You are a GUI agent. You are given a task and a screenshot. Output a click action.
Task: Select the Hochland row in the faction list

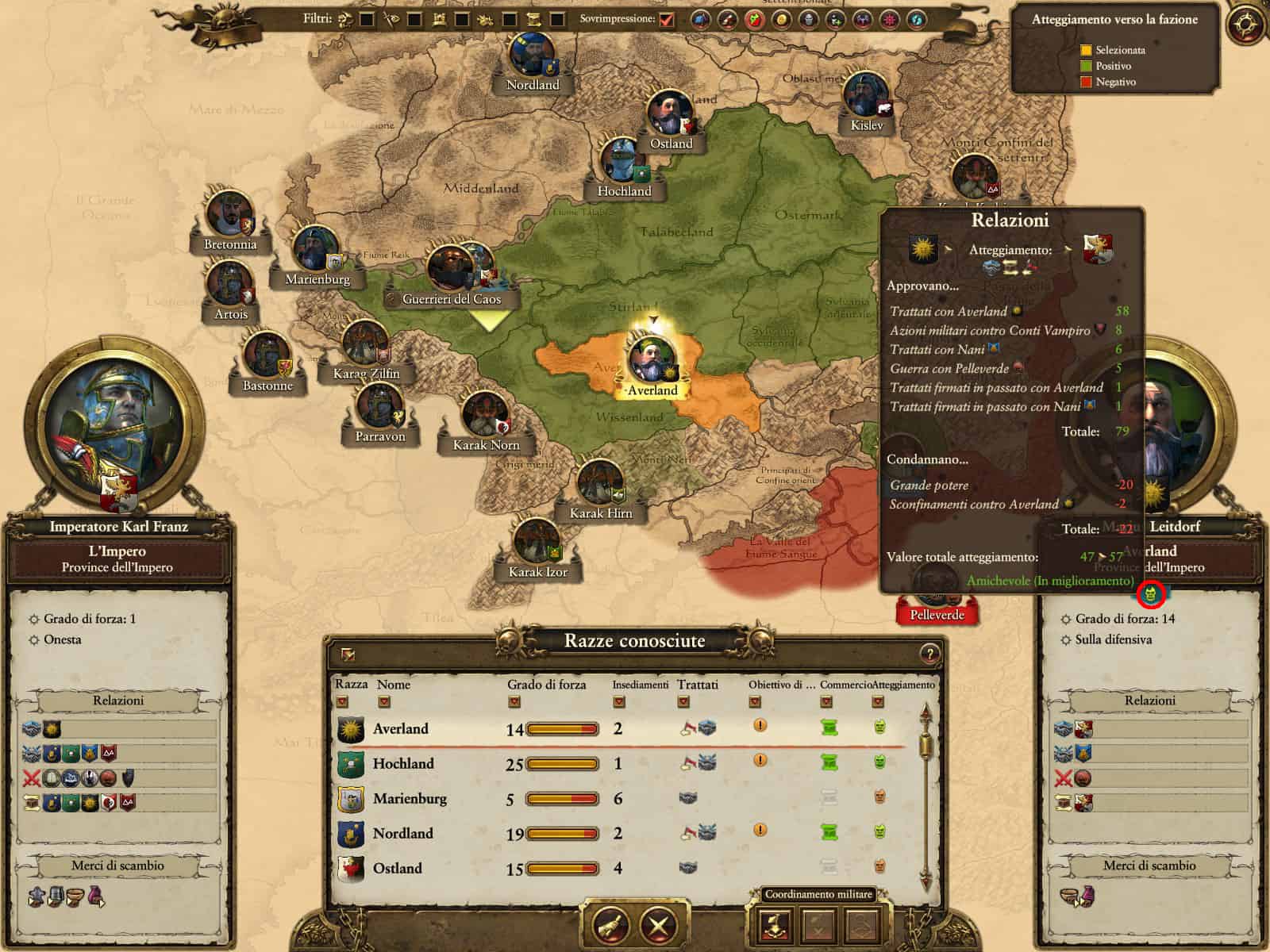[x=403, y=763]
